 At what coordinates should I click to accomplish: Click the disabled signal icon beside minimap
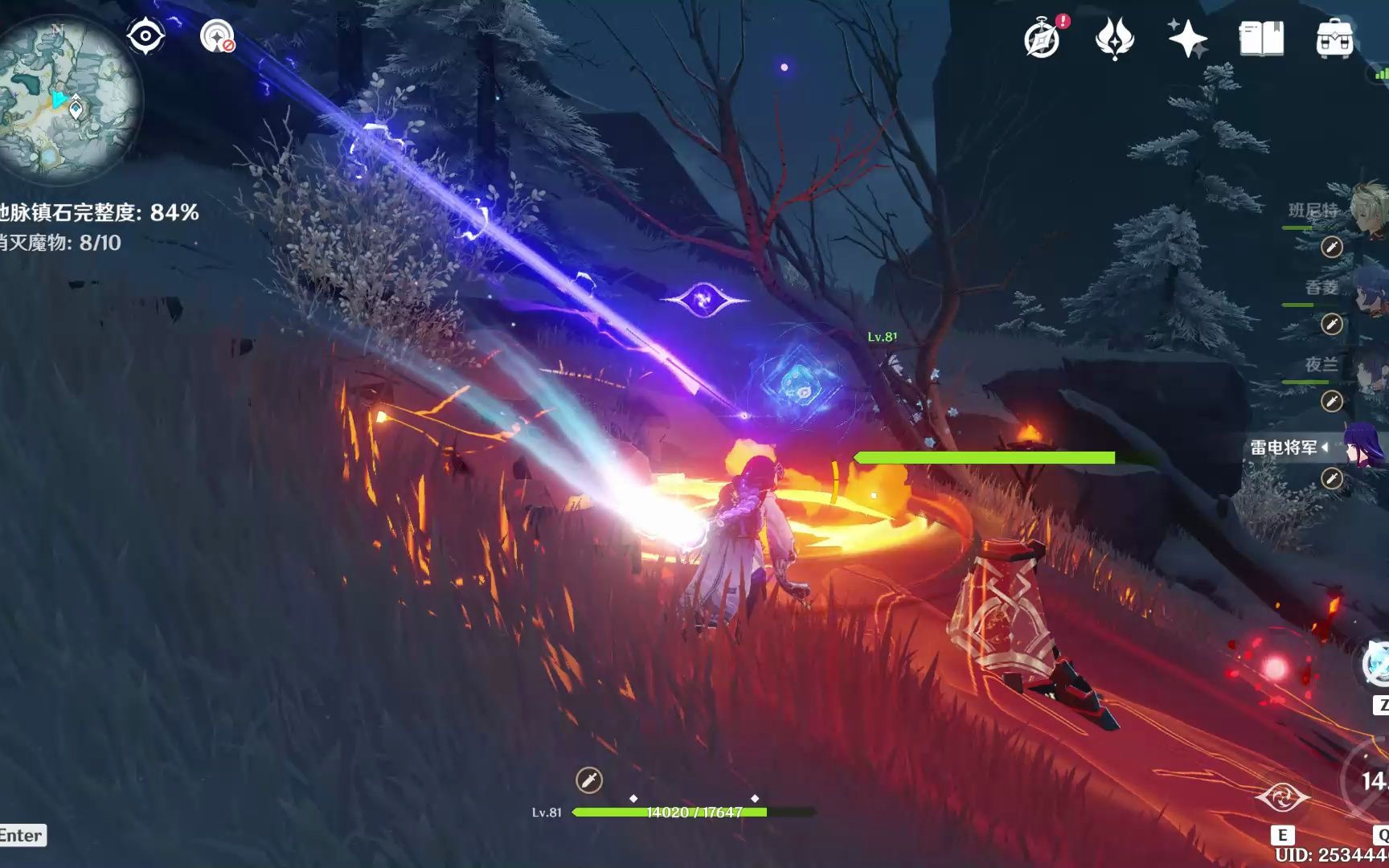217,36
